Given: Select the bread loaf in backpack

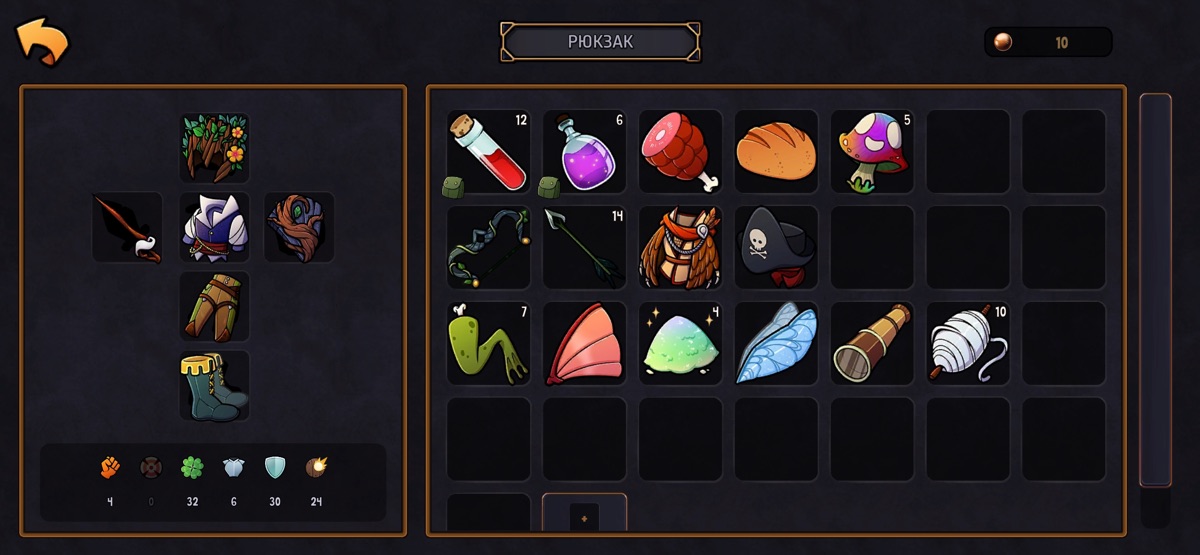Looking at the screenshot, I should (x=776, y=151).
